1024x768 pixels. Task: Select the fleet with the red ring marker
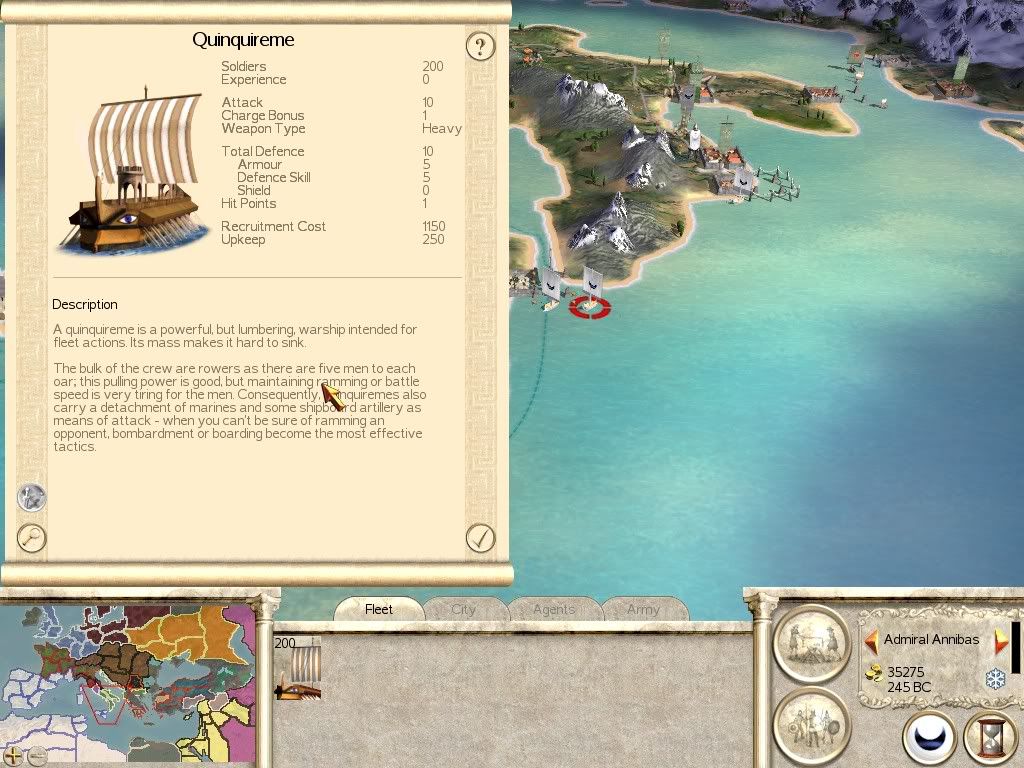[591, 297]
